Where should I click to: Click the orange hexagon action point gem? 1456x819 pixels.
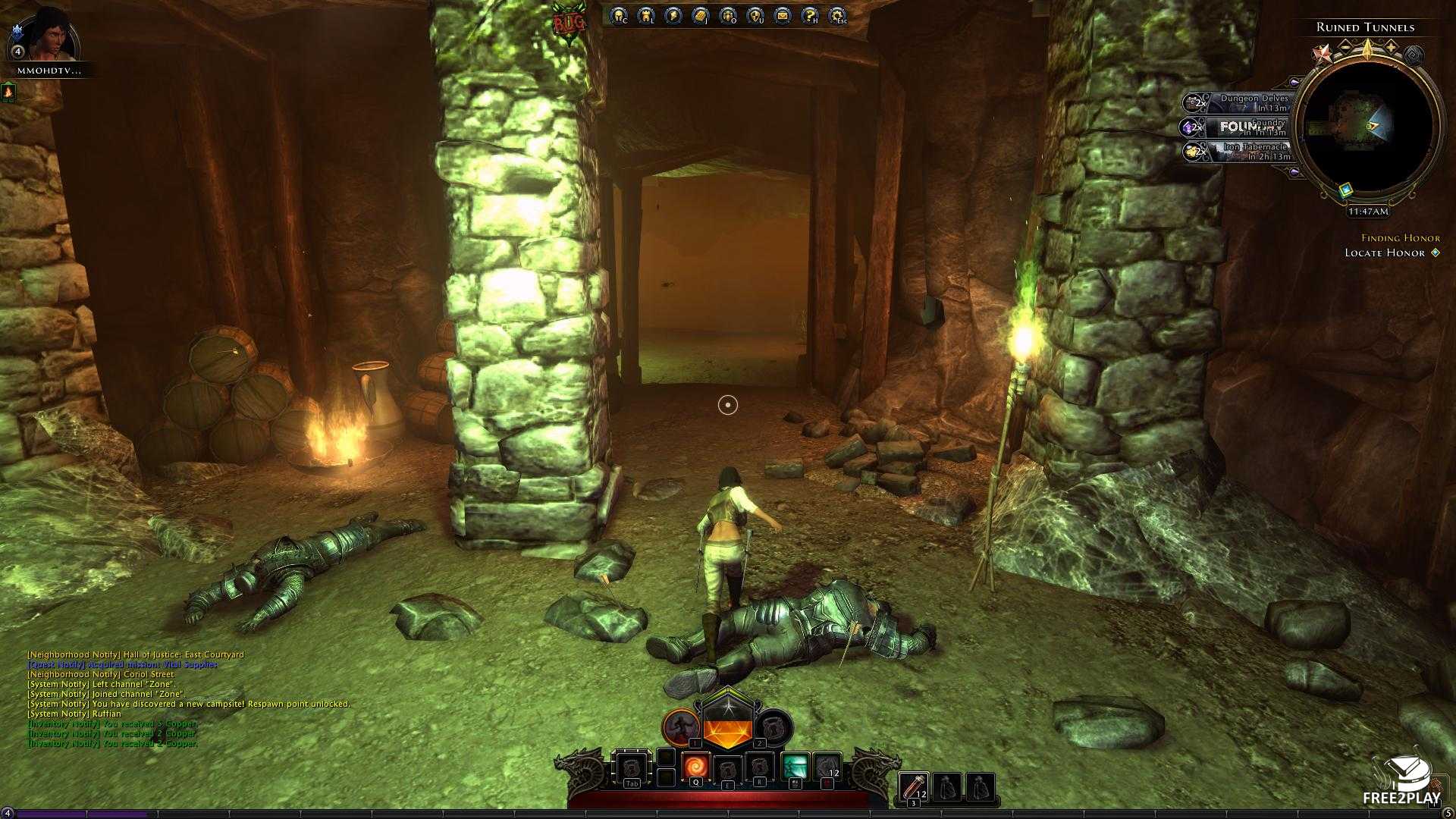[x=726, y=730]
